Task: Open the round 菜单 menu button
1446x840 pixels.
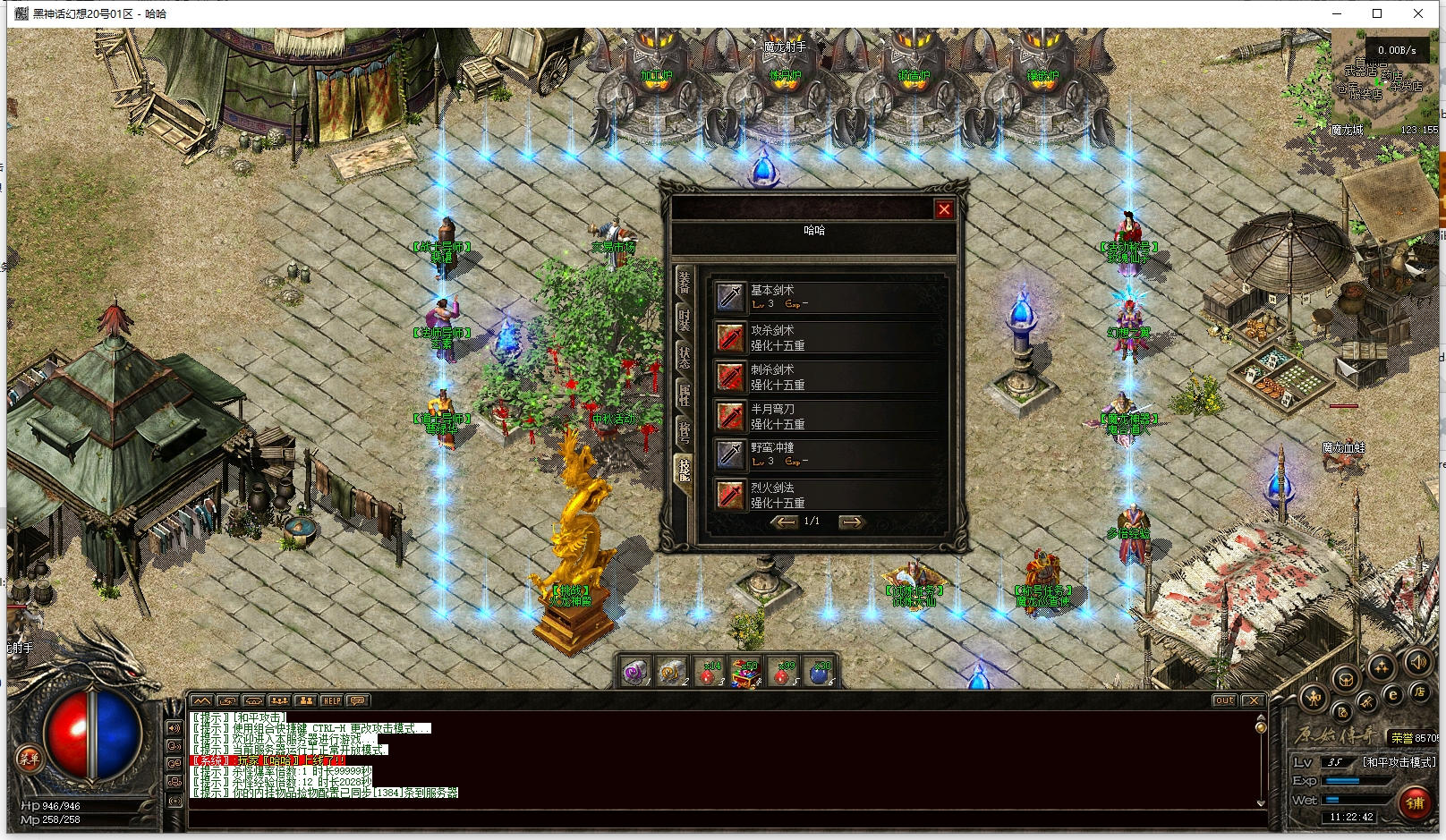Action: click(29, 759)
